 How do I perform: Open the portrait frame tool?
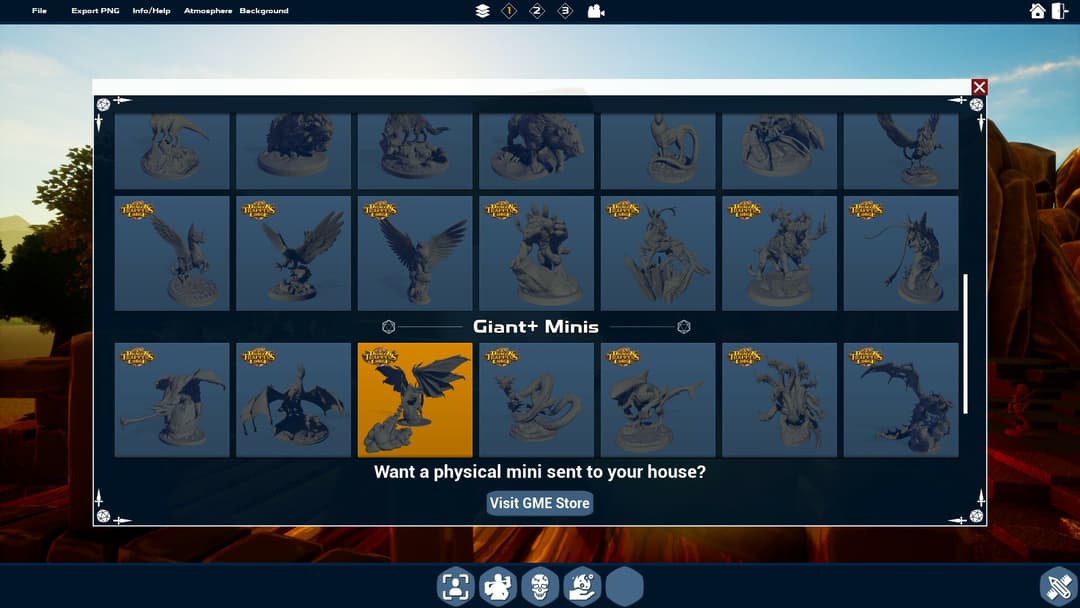tap(455, 586)
